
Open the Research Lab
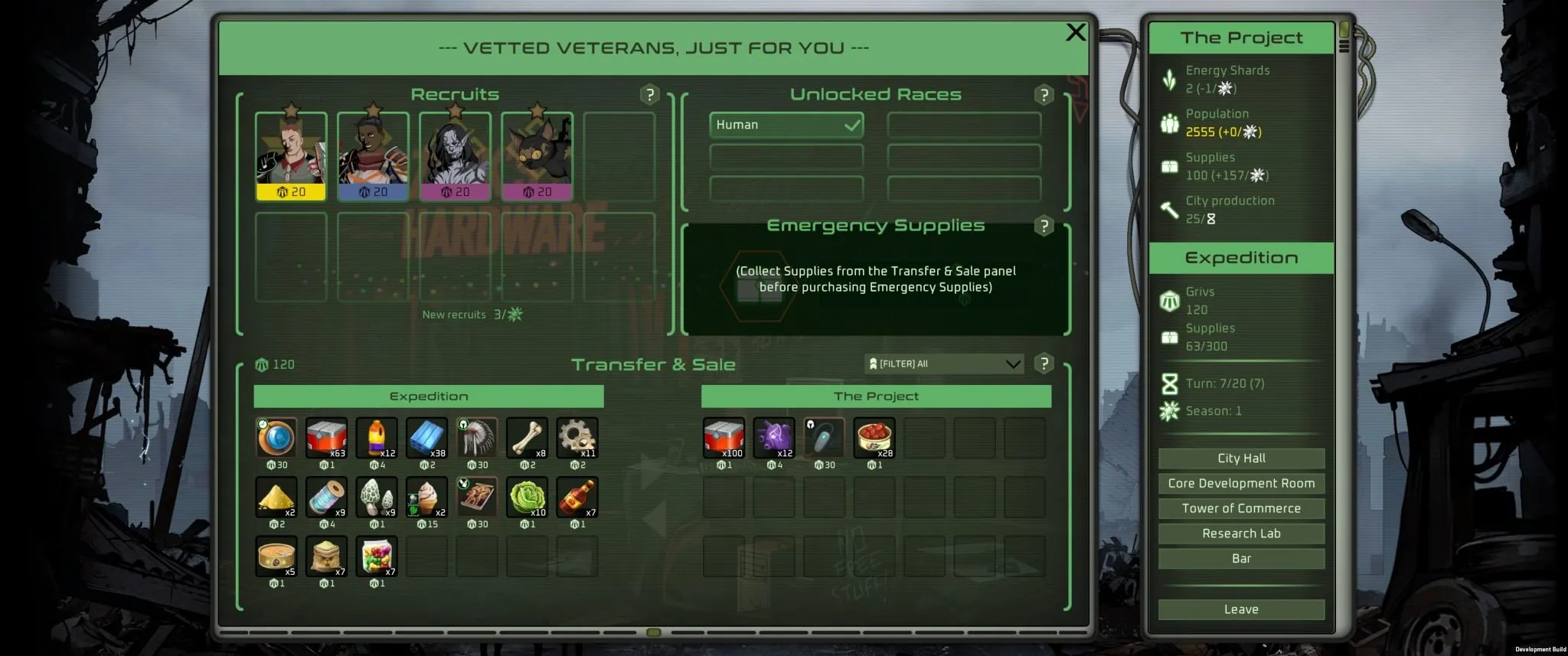[1240, 534]
